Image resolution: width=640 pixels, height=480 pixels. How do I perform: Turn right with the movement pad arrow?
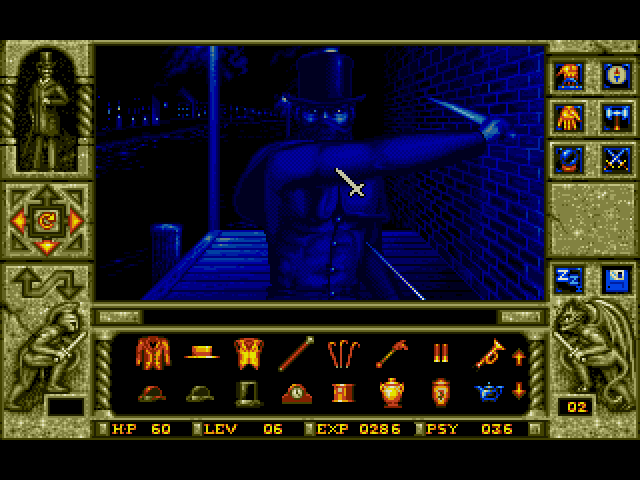(x=74, y=219)
